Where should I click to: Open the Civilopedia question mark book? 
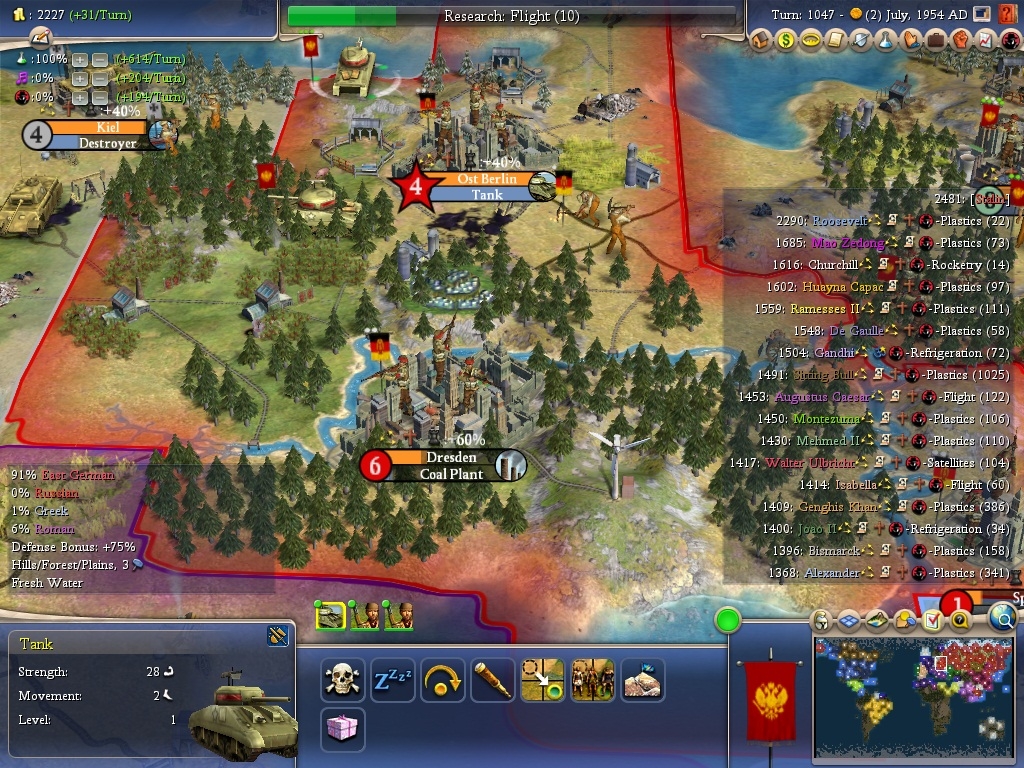pos(1008,15)
